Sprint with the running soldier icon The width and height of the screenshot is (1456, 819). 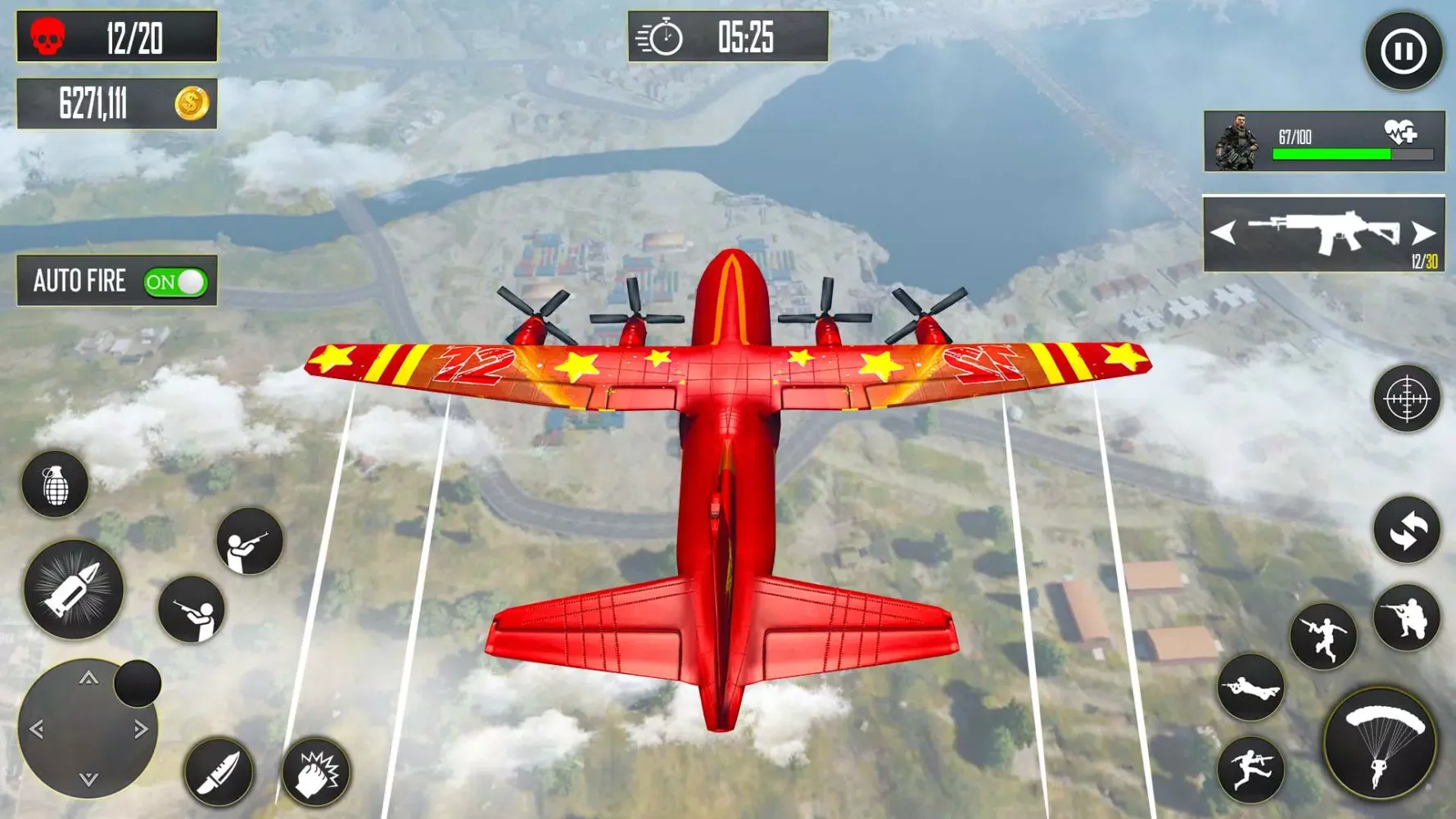1250,769
